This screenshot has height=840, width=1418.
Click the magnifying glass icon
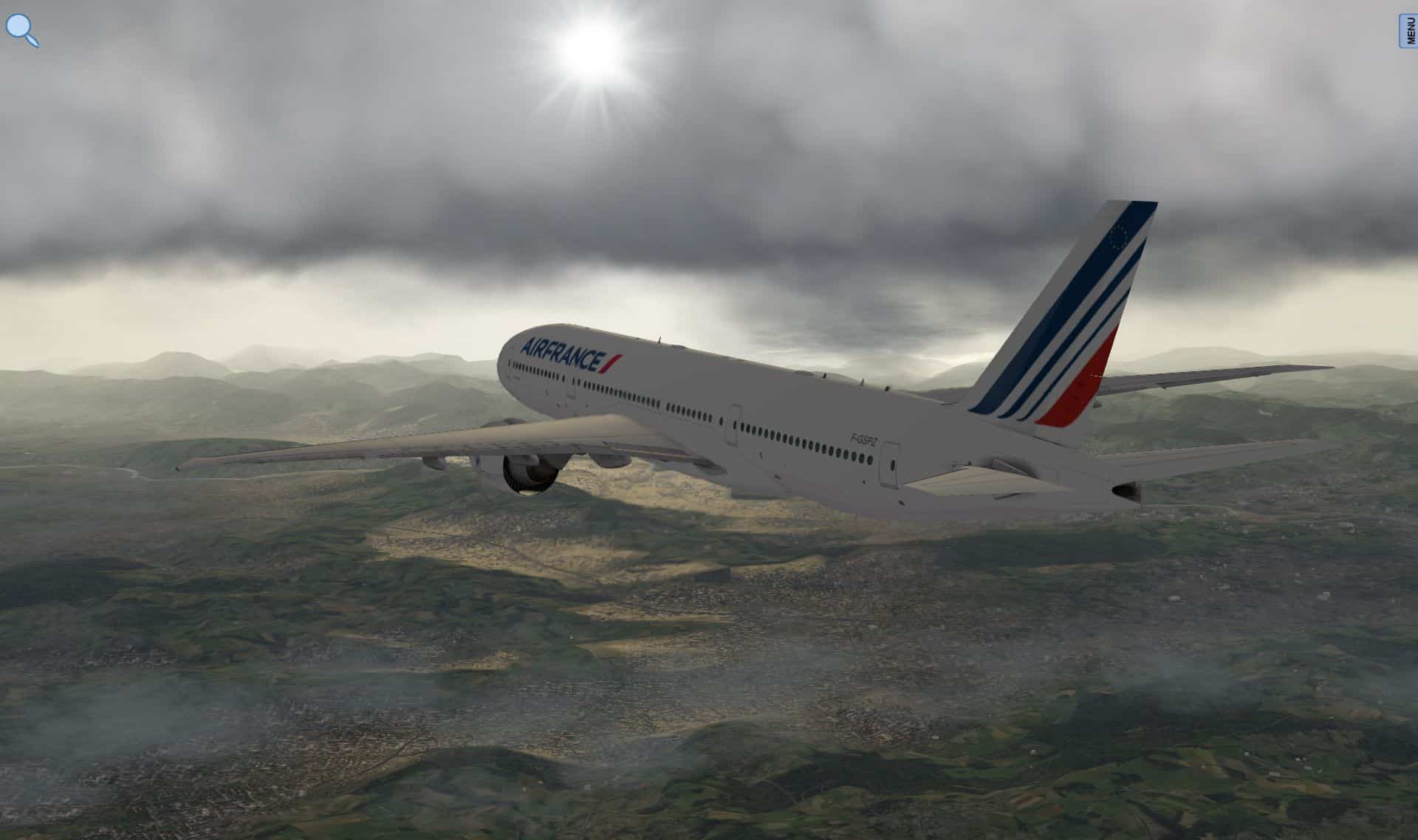(21, 31)
